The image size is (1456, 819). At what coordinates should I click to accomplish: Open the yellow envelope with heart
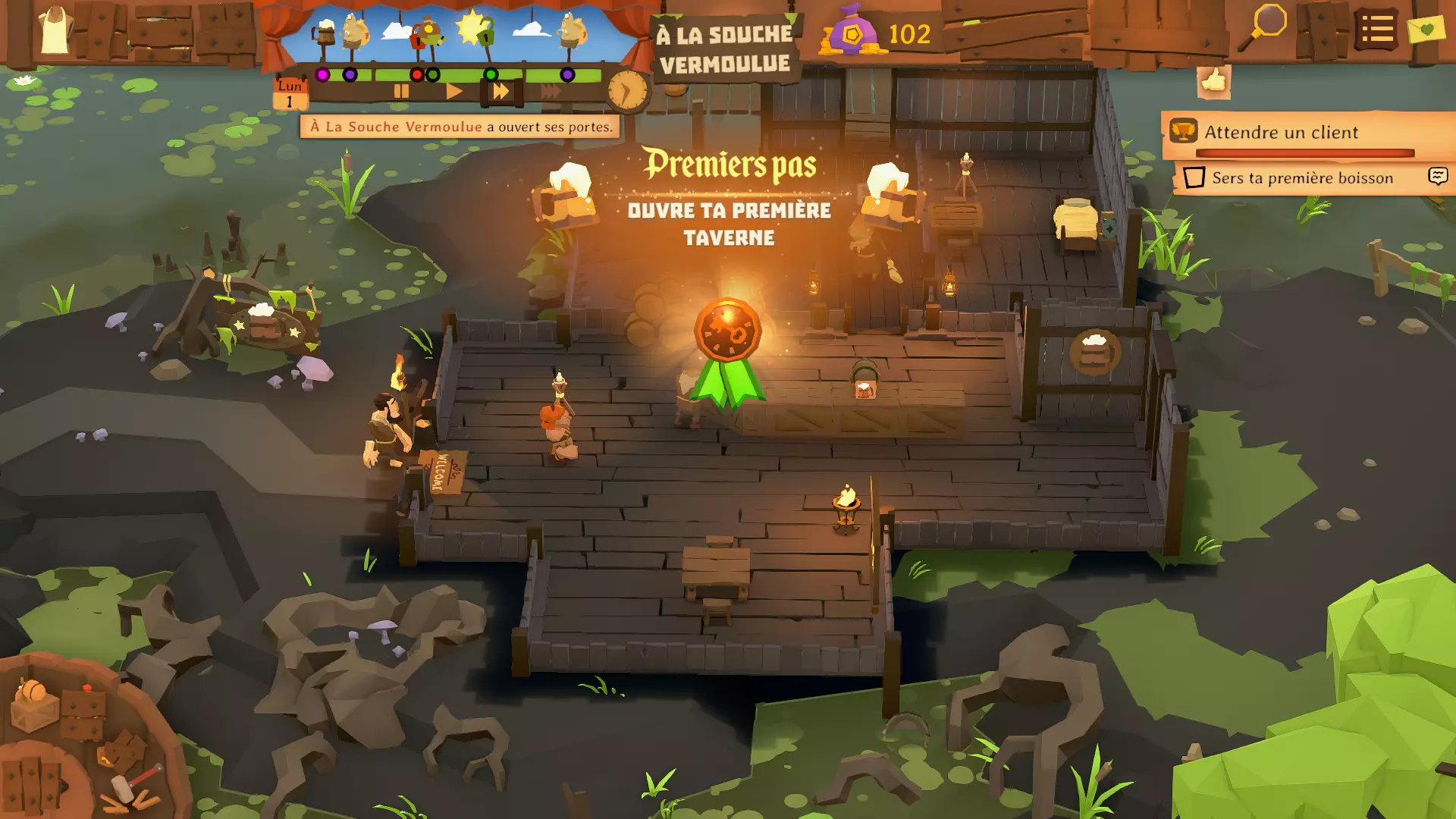(x=1426, y=30)
